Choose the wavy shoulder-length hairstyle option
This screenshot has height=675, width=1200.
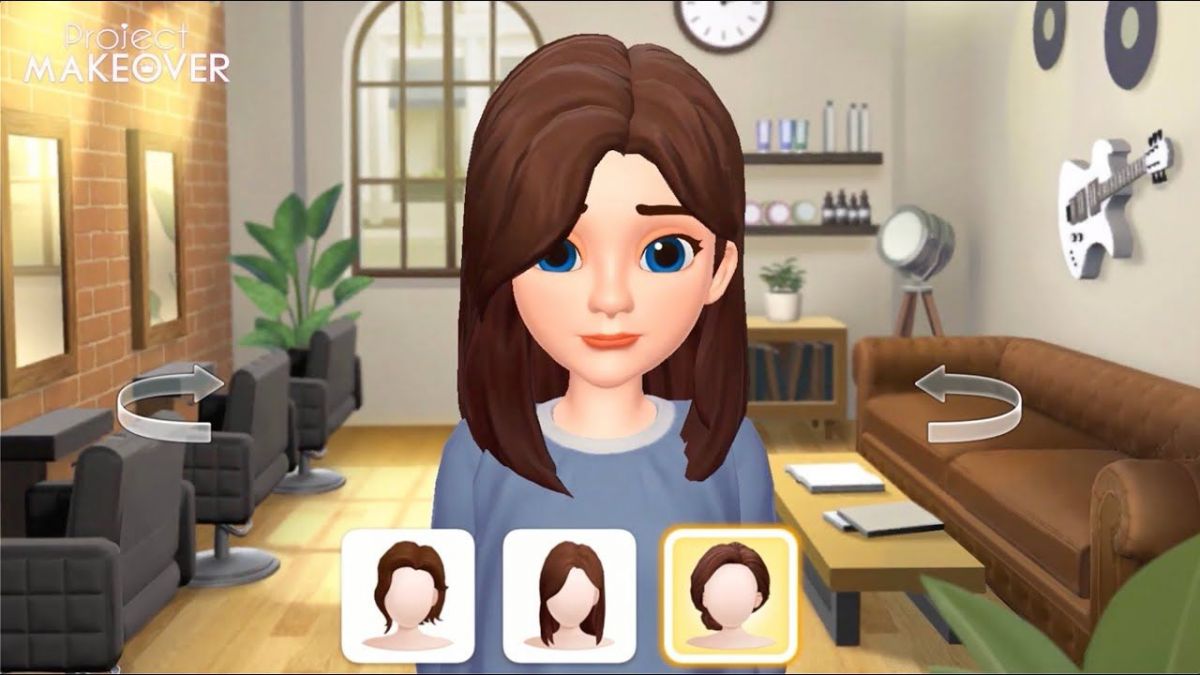[x=408, y=595]
